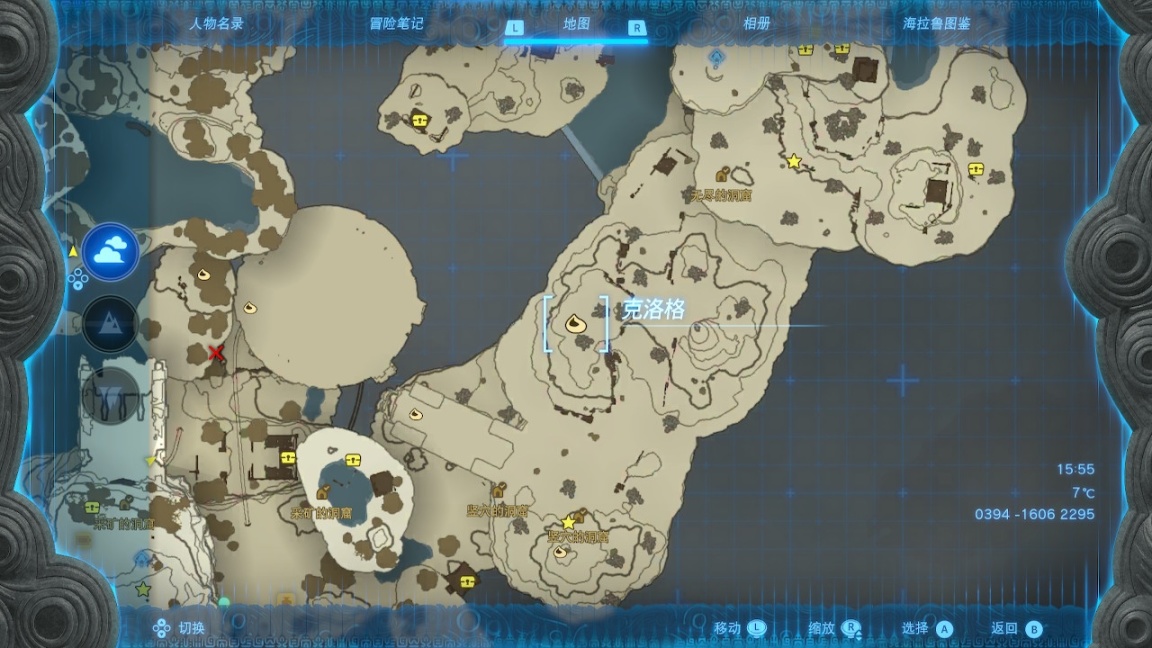Switch to the depths layer icon
Image resolution: width=1152 pixels, height=648 pixels.
[110, 391]
